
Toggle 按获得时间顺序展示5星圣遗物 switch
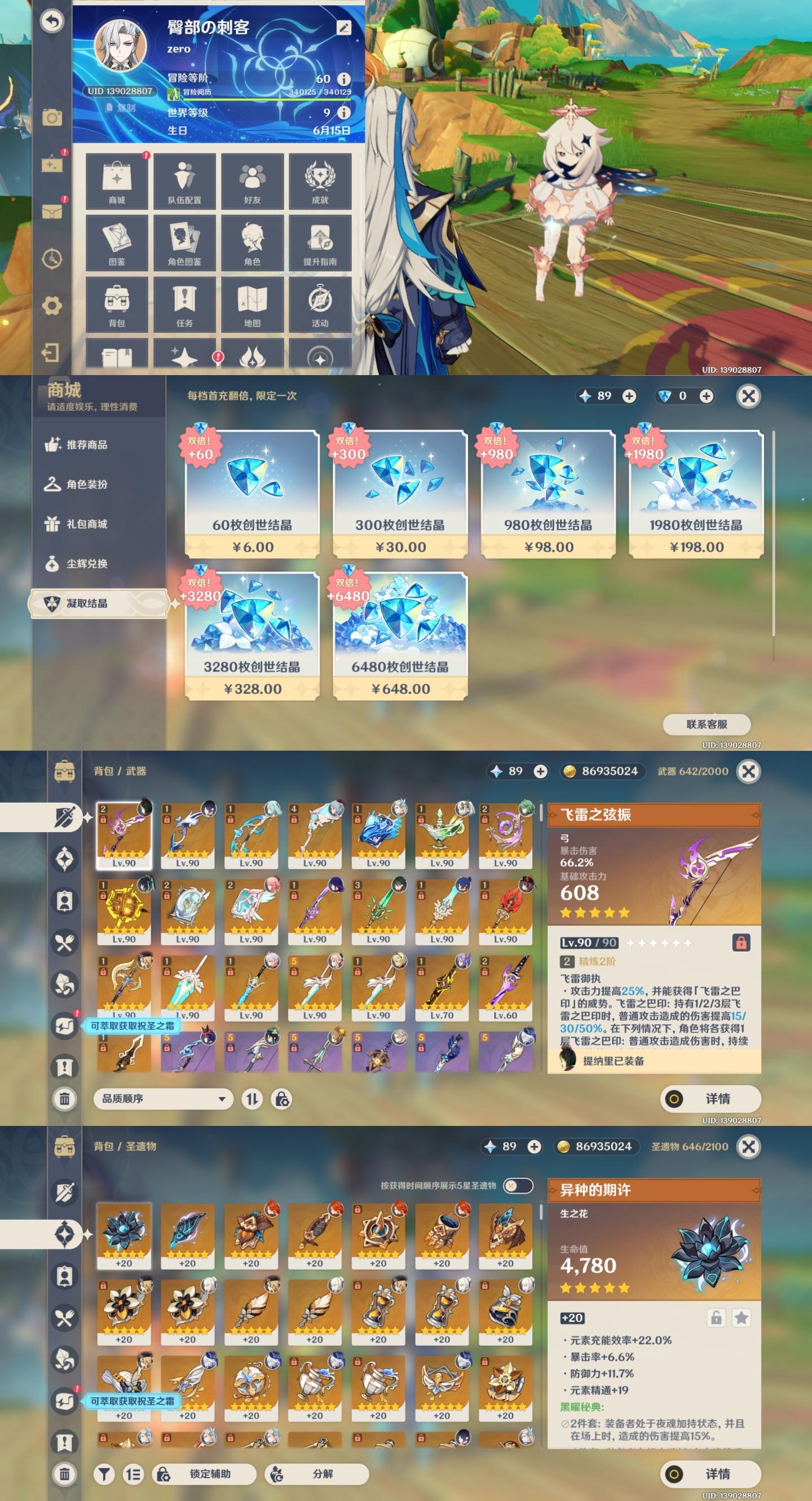[x=517, y=1186]
